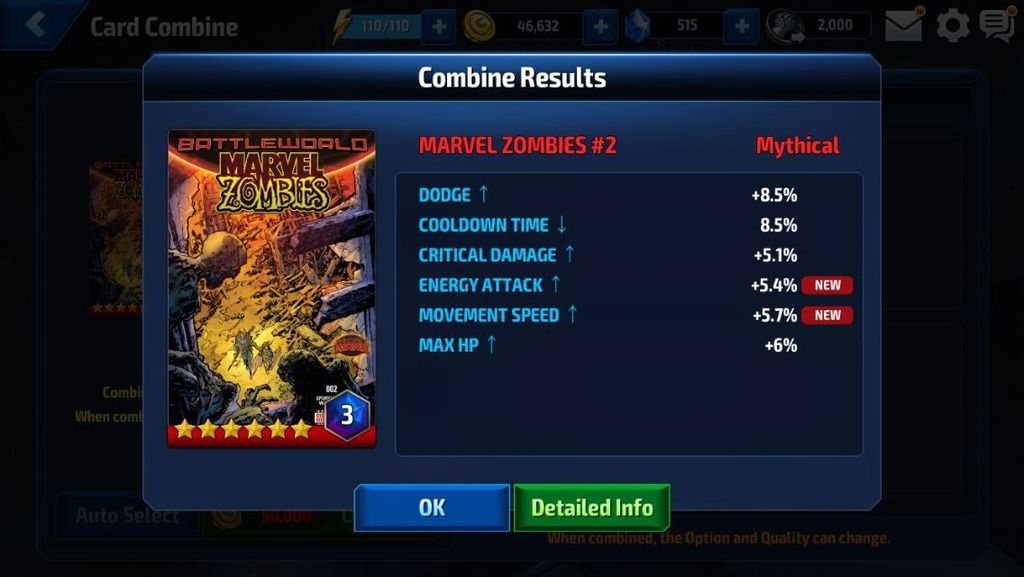Open the gear settings menu
The width and height of the screenshot is (1024, 577).
[952, 26]
